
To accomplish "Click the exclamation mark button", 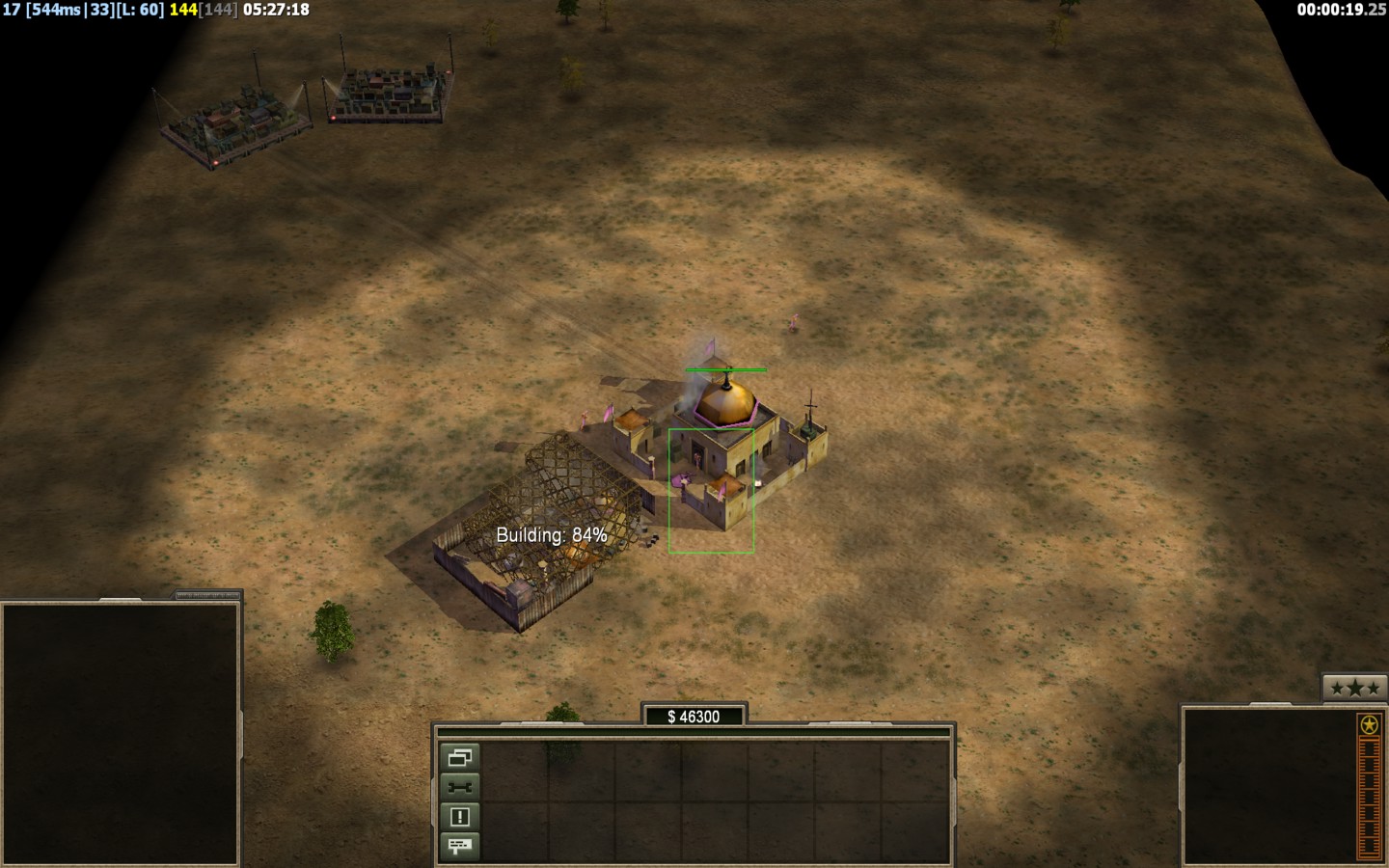I will point(459,817).
